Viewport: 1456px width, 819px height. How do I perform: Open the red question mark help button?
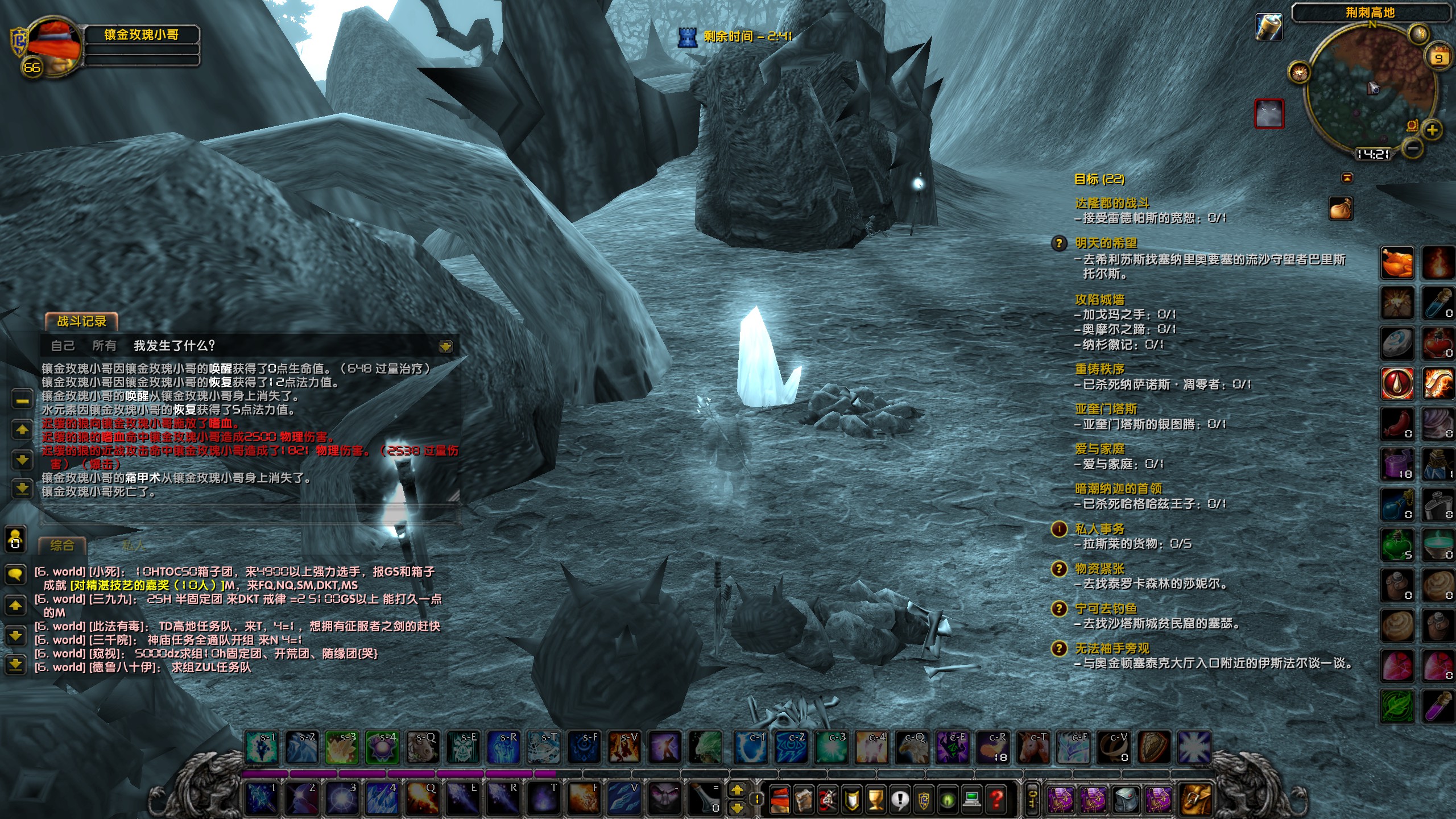[x=996, y=800]
